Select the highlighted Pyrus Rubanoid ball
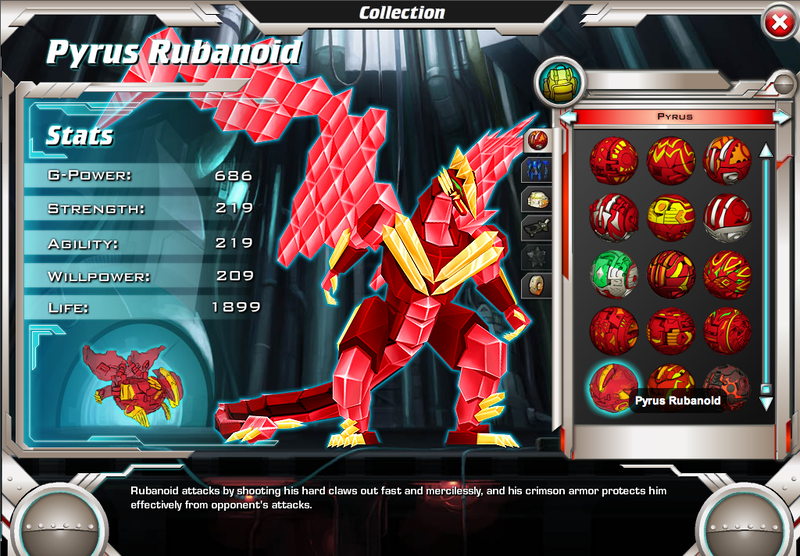 pyautogui.click(x=612, y=385)
